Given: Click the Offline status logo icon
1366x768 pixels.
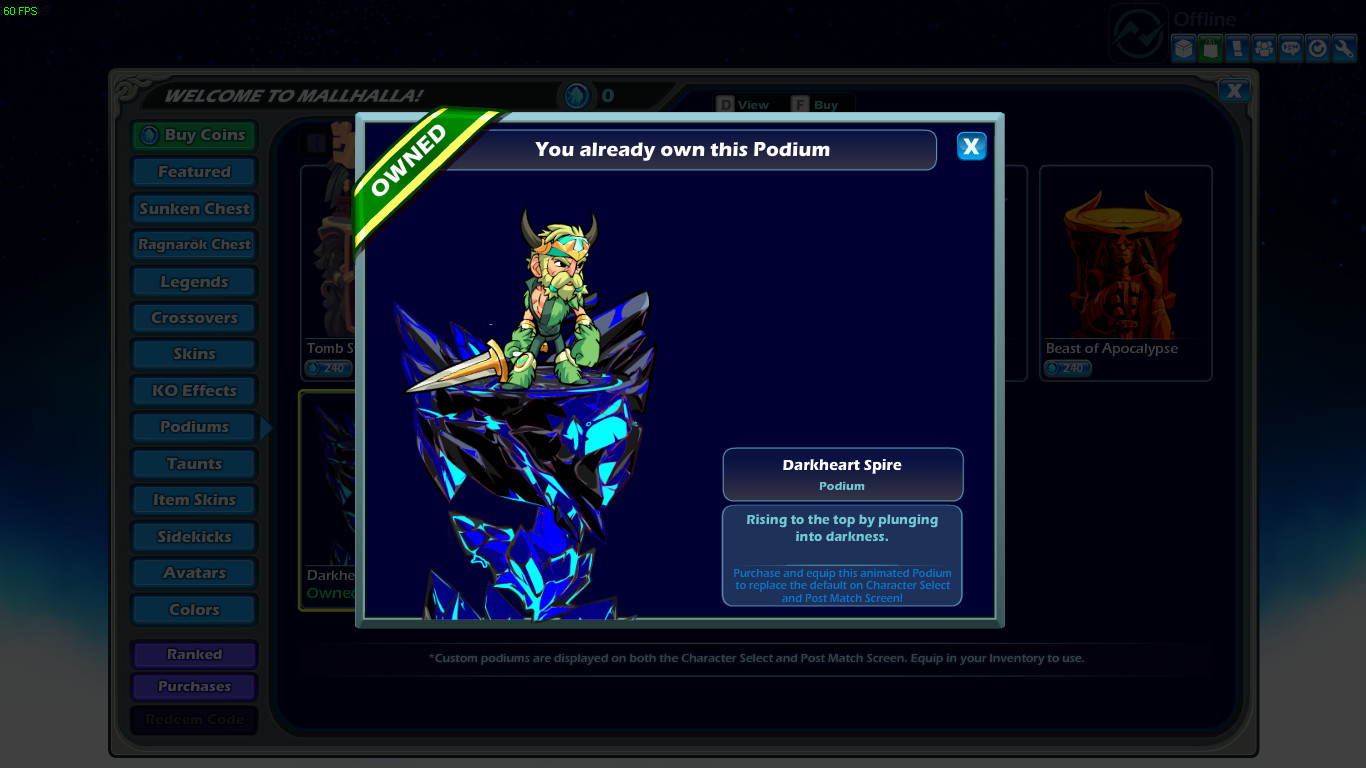Looking at the screenshot, I should 1137,31.
